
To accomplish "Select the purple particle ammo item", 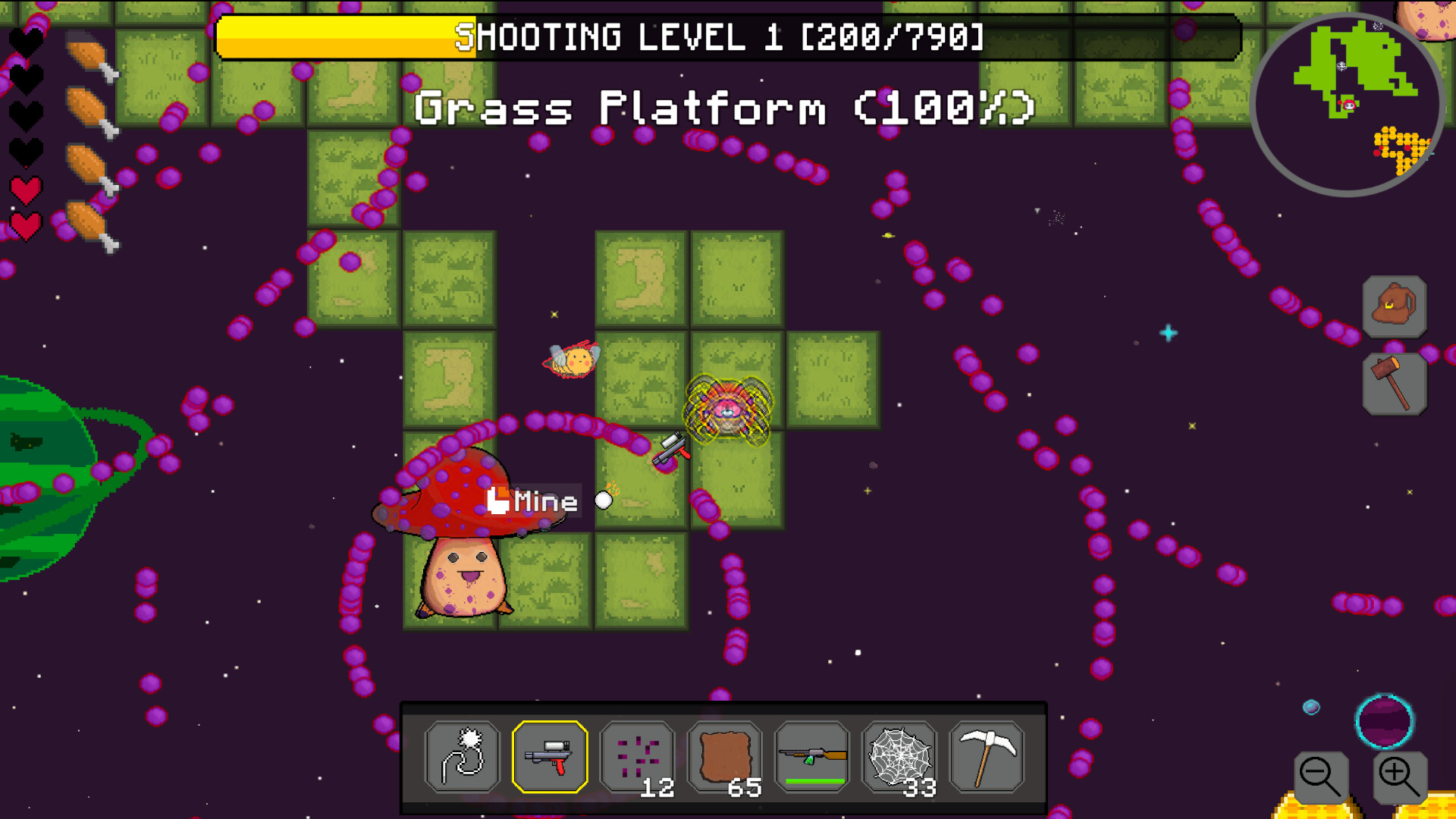I will click(639, 757).
